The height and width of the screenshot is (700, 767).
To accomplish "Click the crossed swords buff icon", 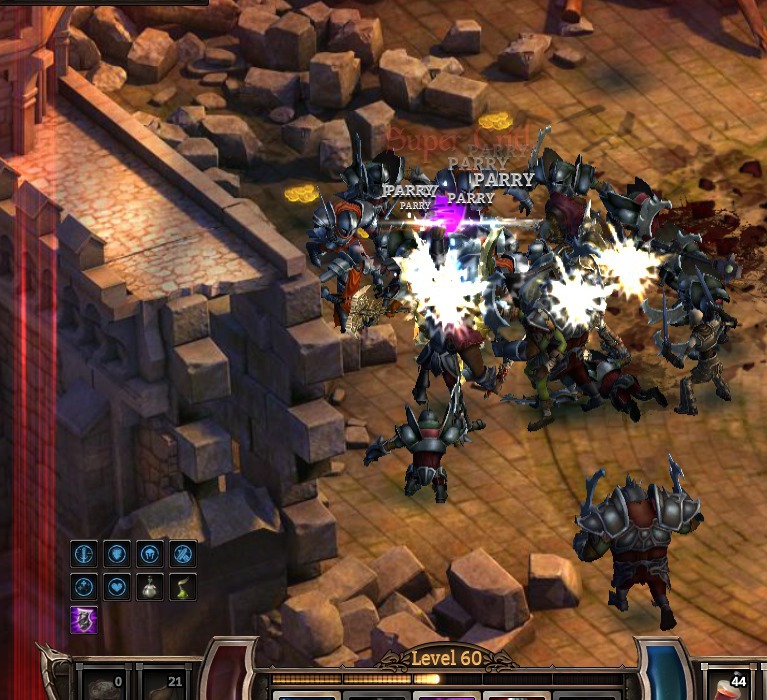I will [x=182, y=553].
